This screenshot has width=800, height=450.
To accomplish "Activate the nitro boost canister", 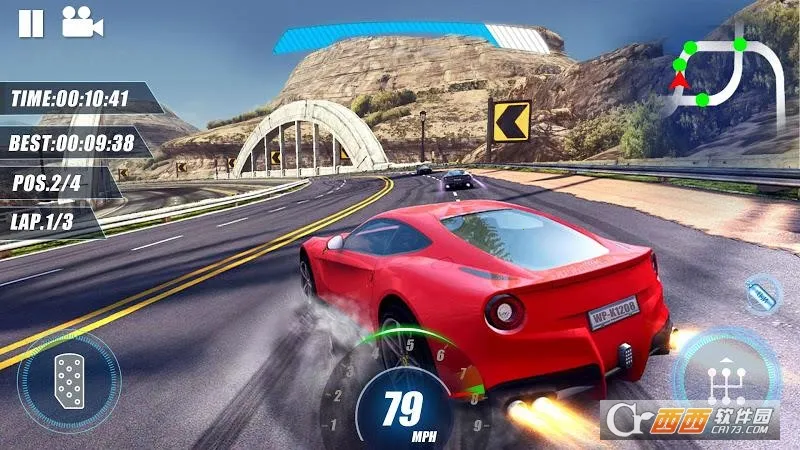I will [763, 296].
